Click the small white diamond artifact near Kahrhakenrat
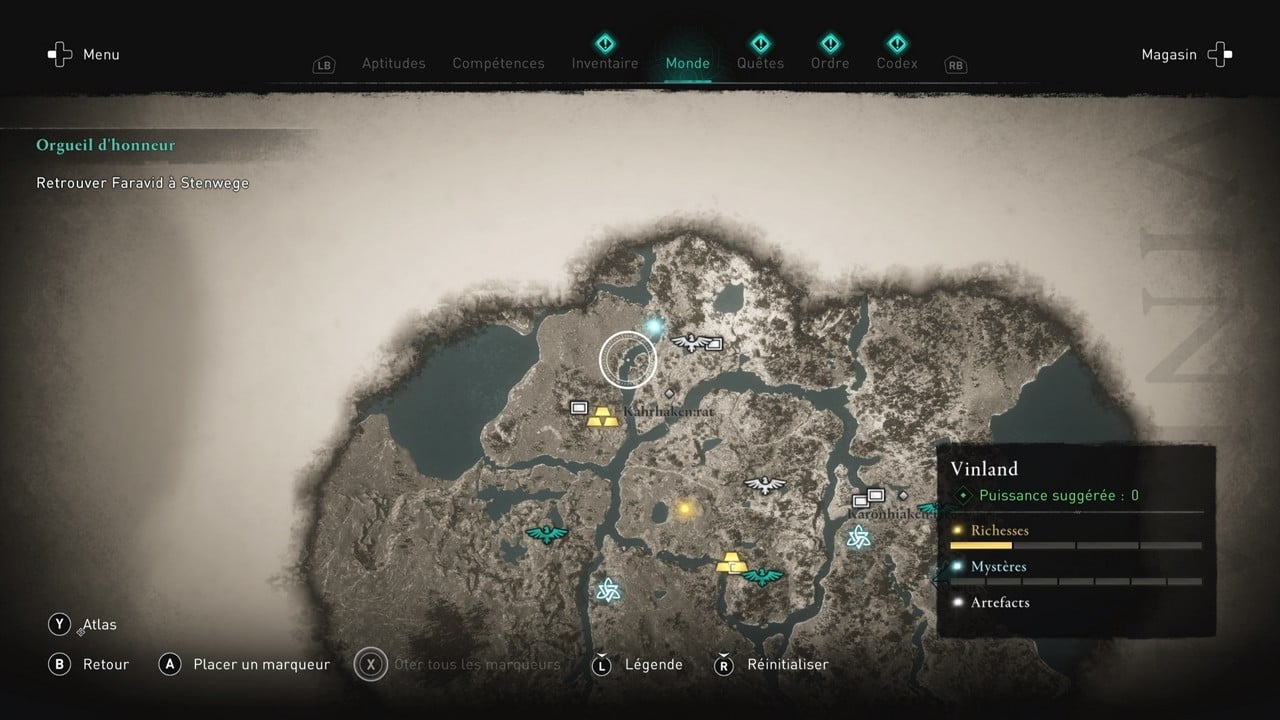The height and width of the screenshot is (720, 1280). [x=669, y=393]
